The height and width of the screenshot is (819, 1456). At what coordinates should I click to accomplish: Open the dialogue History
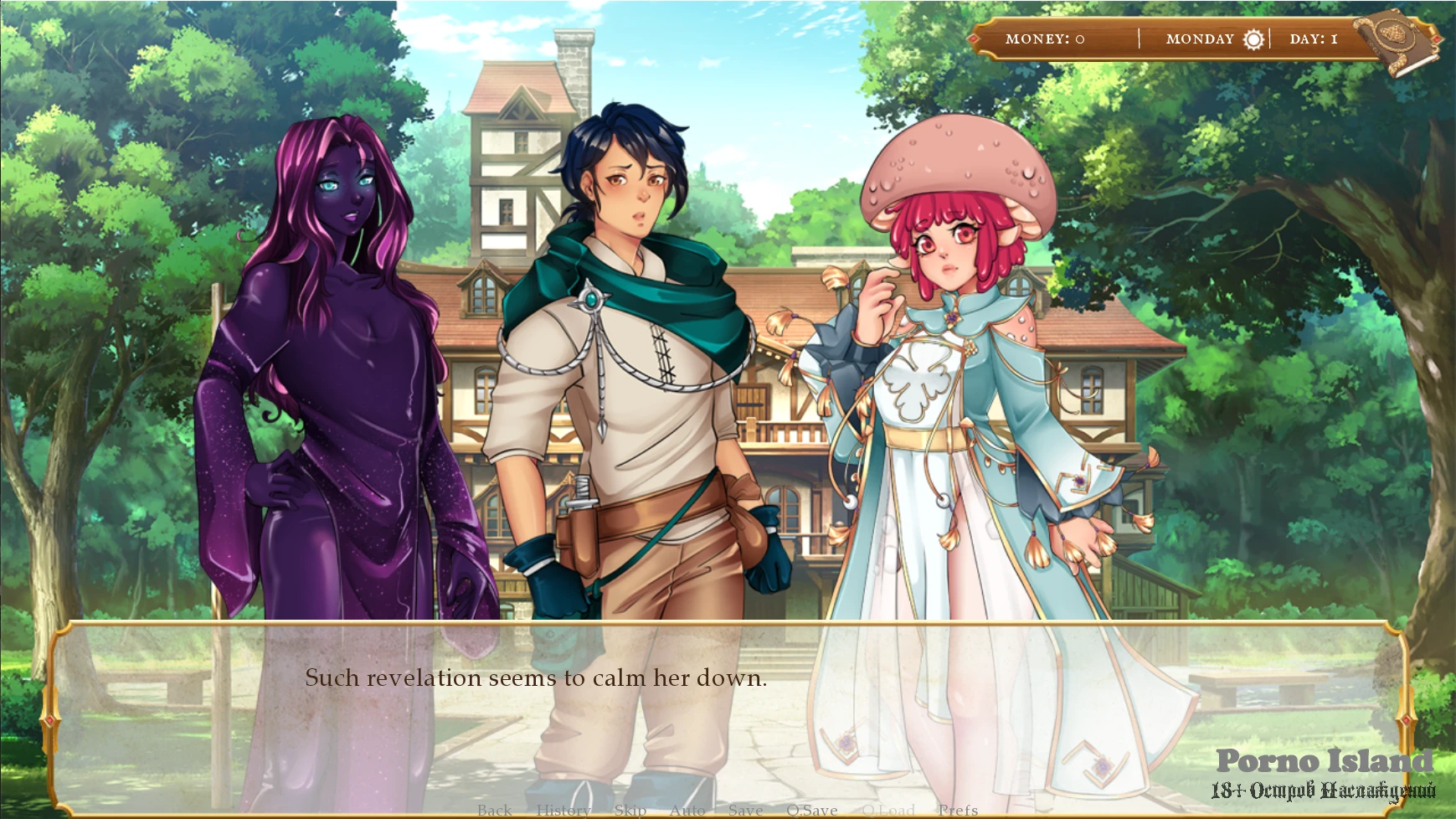coord(563,810)
